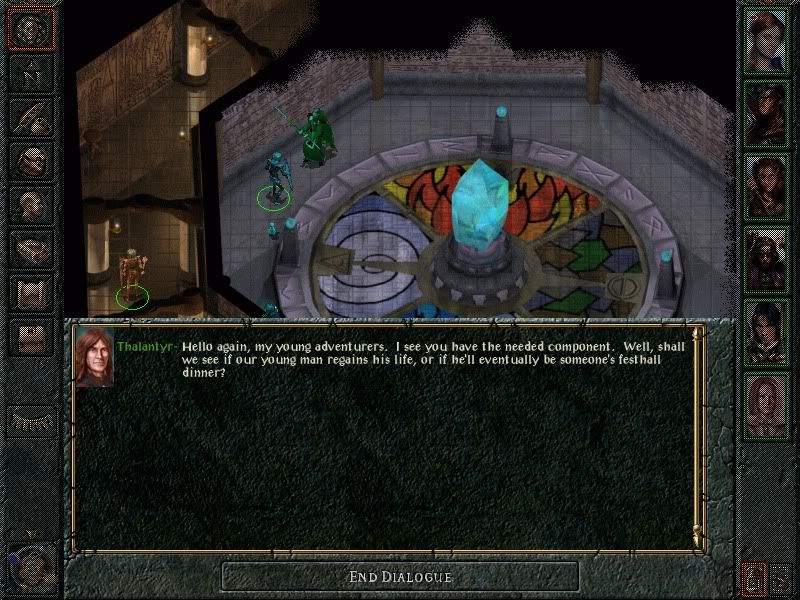End the dialogue with Thalantyr

pyautogui.click(x=400, y=576)
